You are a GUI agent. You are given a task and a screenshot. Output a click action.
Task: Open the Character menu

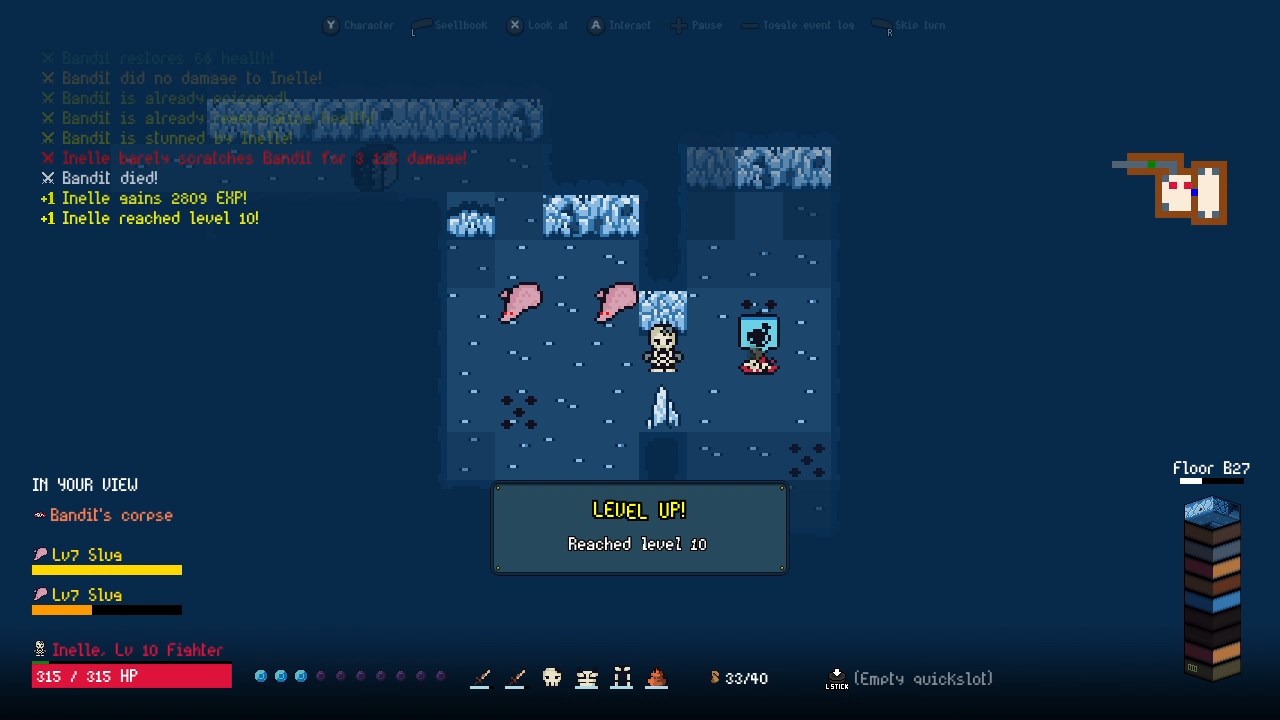click(x=358, y=25)
